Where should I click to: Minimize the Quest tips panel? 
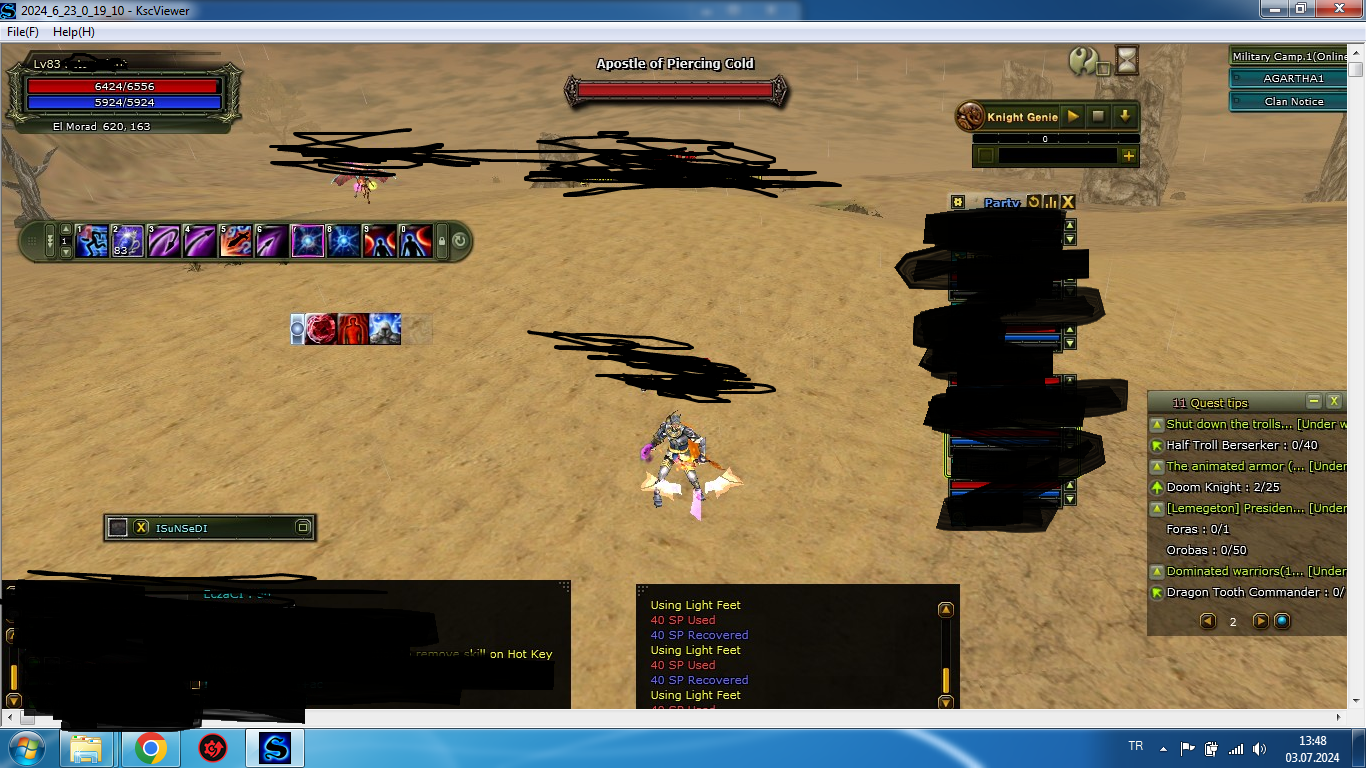(x=1313, y=402)
